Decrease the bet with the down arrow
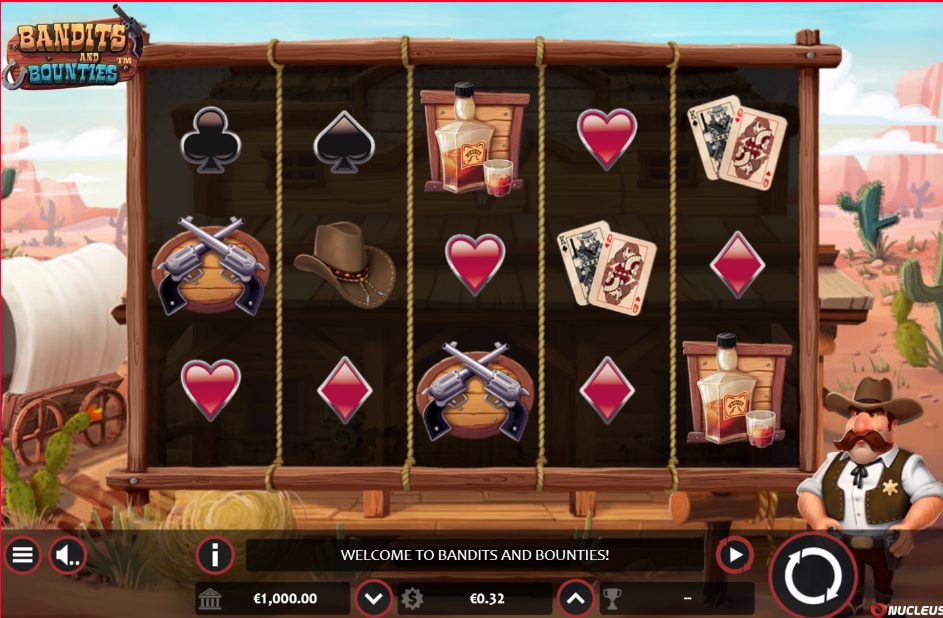Viewport: 943px width, 618px height. (374, 599)
